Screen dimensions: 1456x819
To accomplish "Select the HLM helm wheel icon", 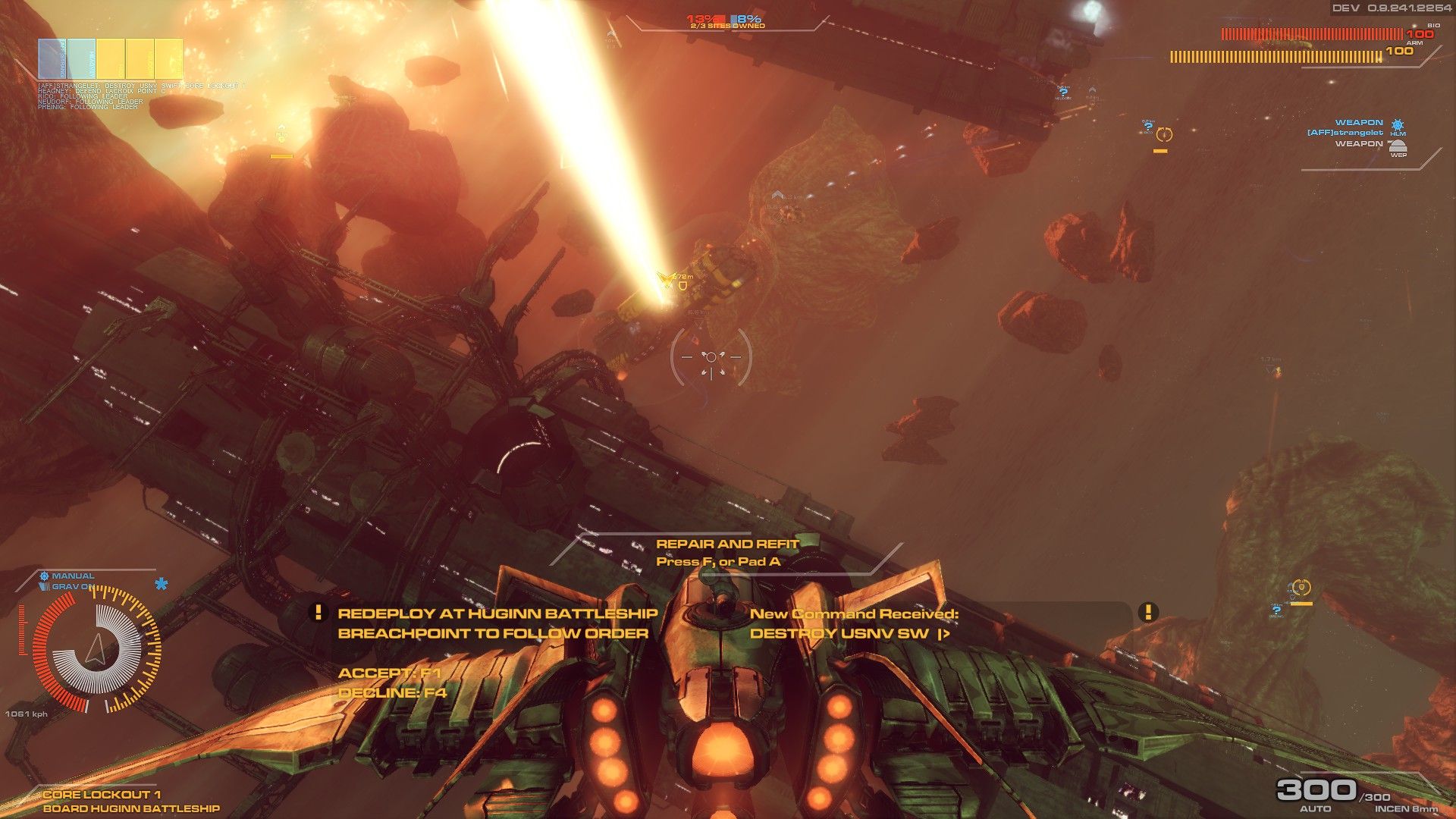I will click(x=1398, y=125).
